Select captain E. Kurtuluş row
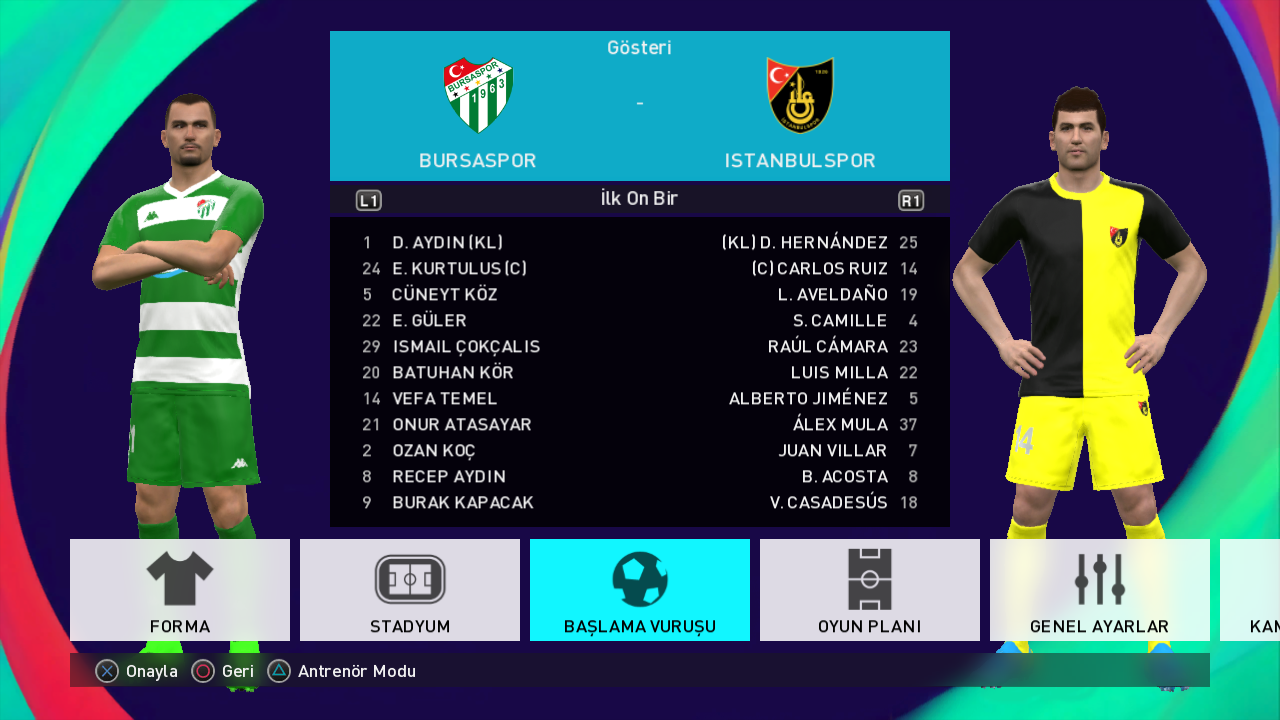The width and height of the screenshot is (1280, 720). point(459,269)
